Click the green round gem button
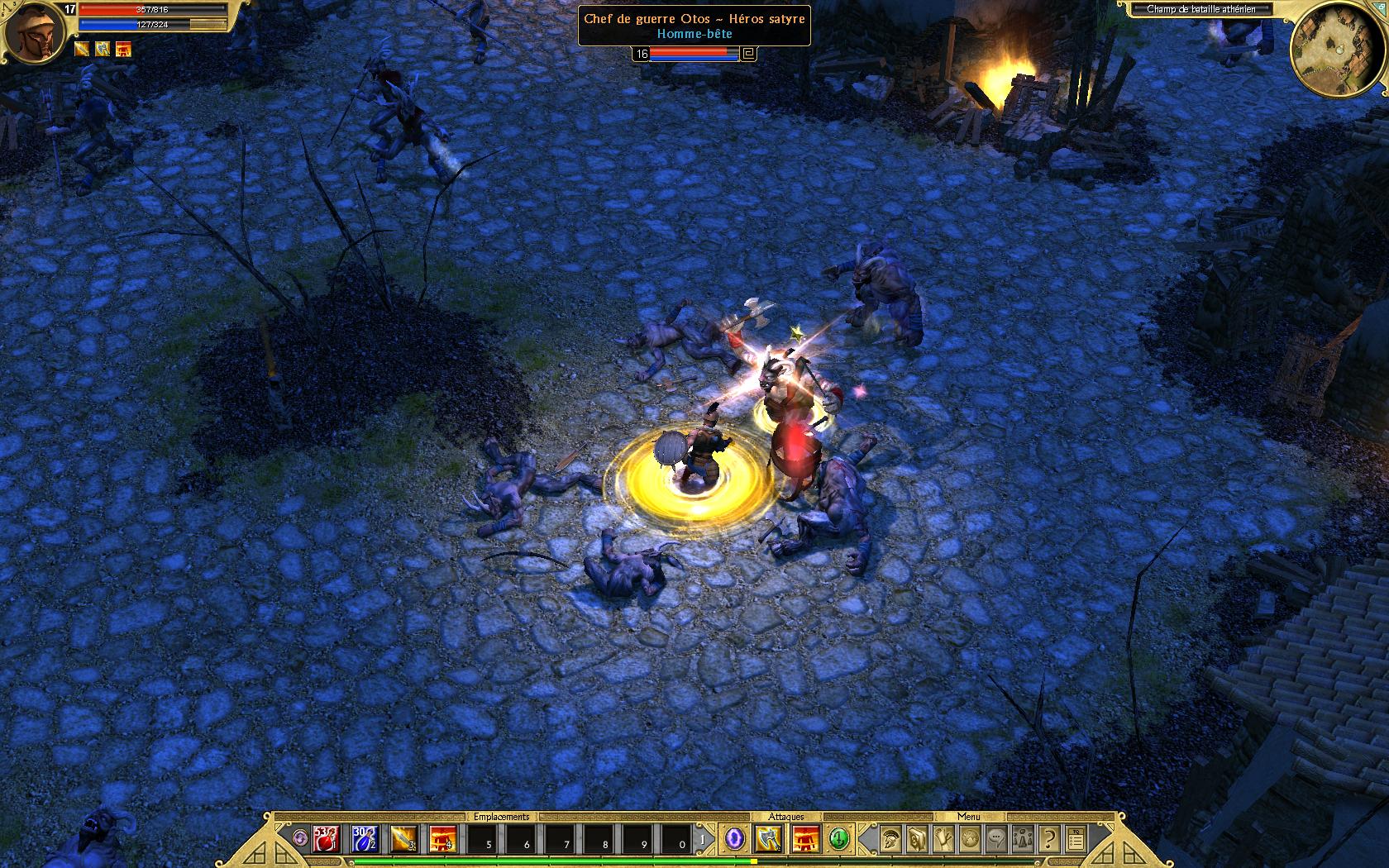This screenshot has height=868, width=1389. 840,839
